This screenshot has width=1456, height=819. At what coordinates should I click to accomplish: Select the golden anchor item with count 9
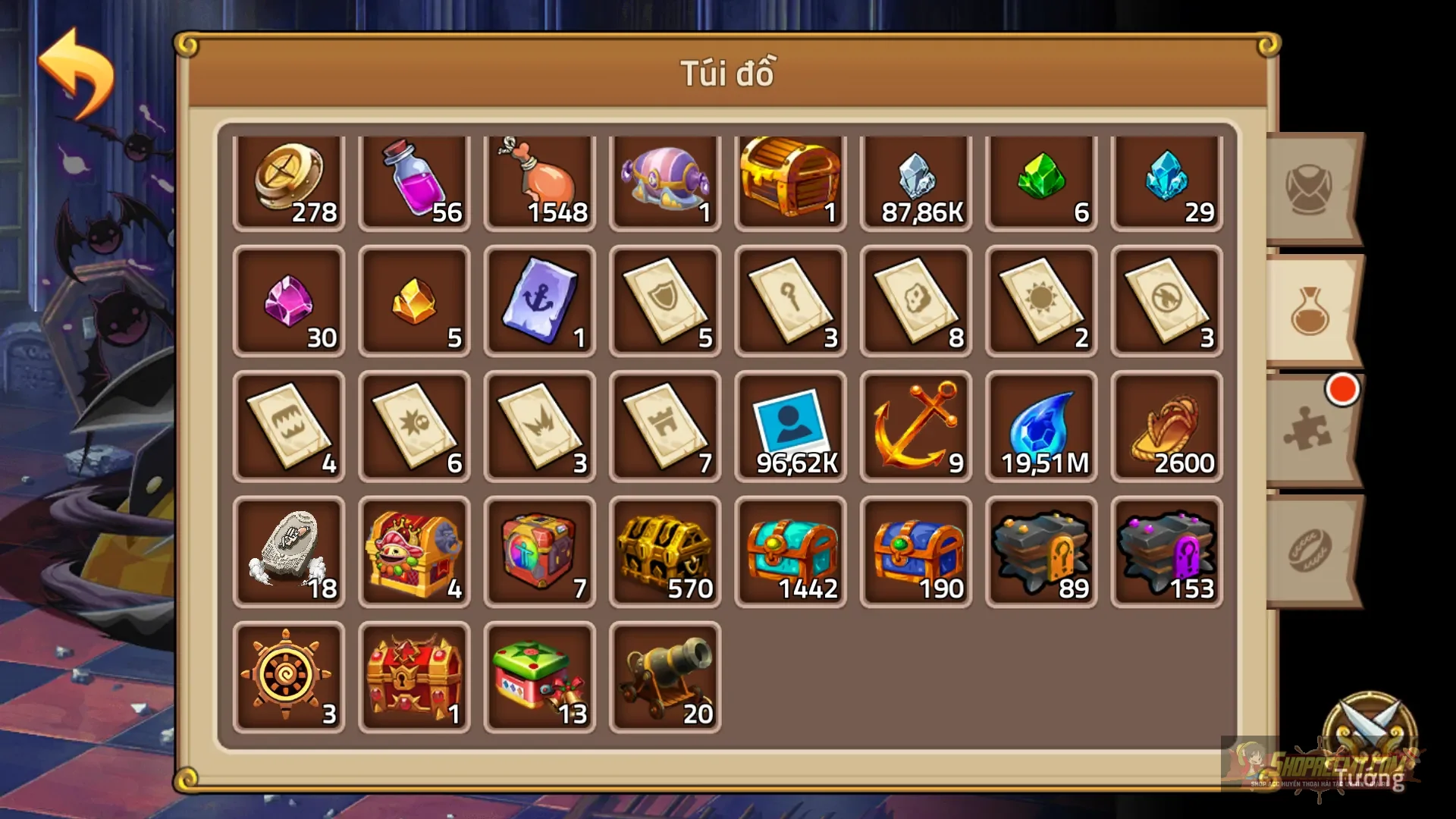click(x=915, y=427)
